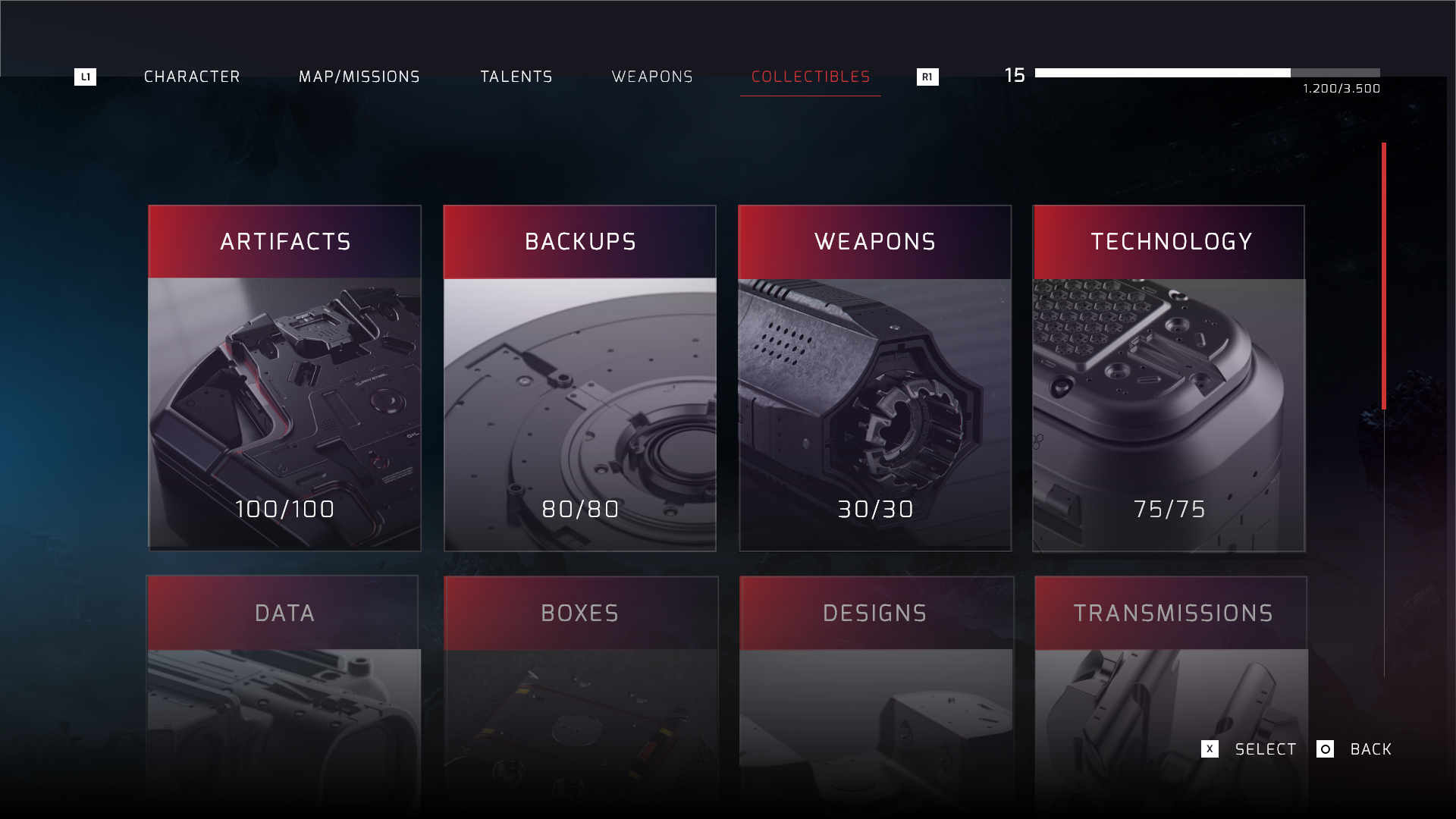
Task: Choose the Backups collectible tile
Action: [x=580, y=378]
